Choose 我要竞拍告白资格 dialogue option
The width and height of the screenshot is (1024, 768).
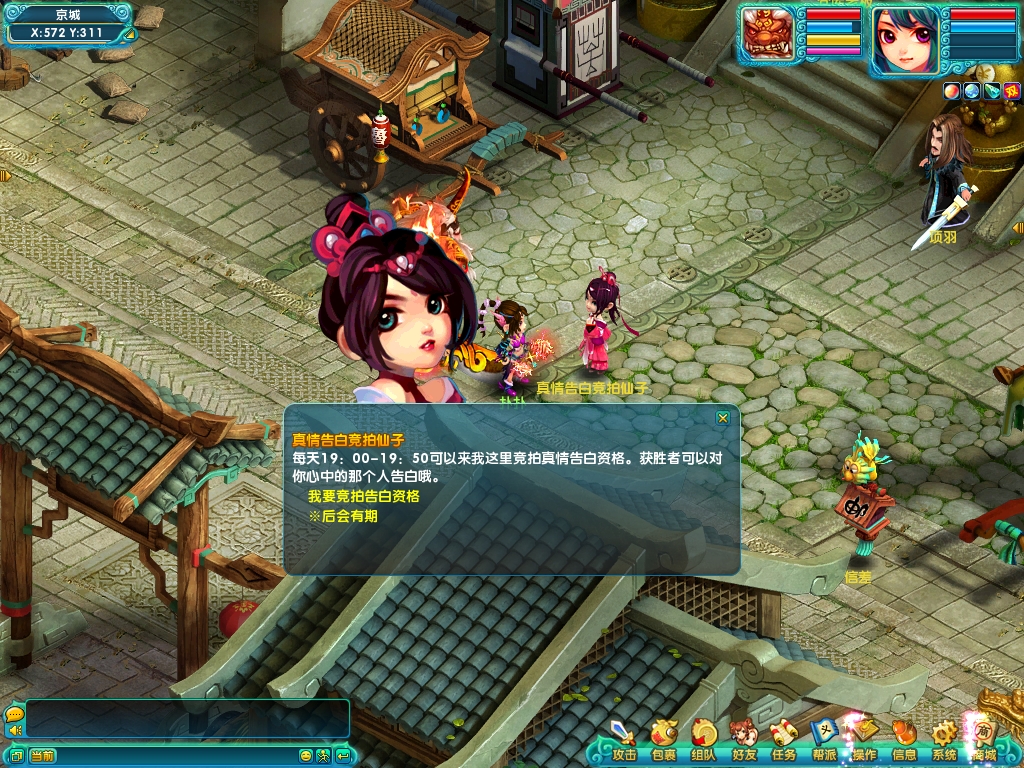point(363,496)
